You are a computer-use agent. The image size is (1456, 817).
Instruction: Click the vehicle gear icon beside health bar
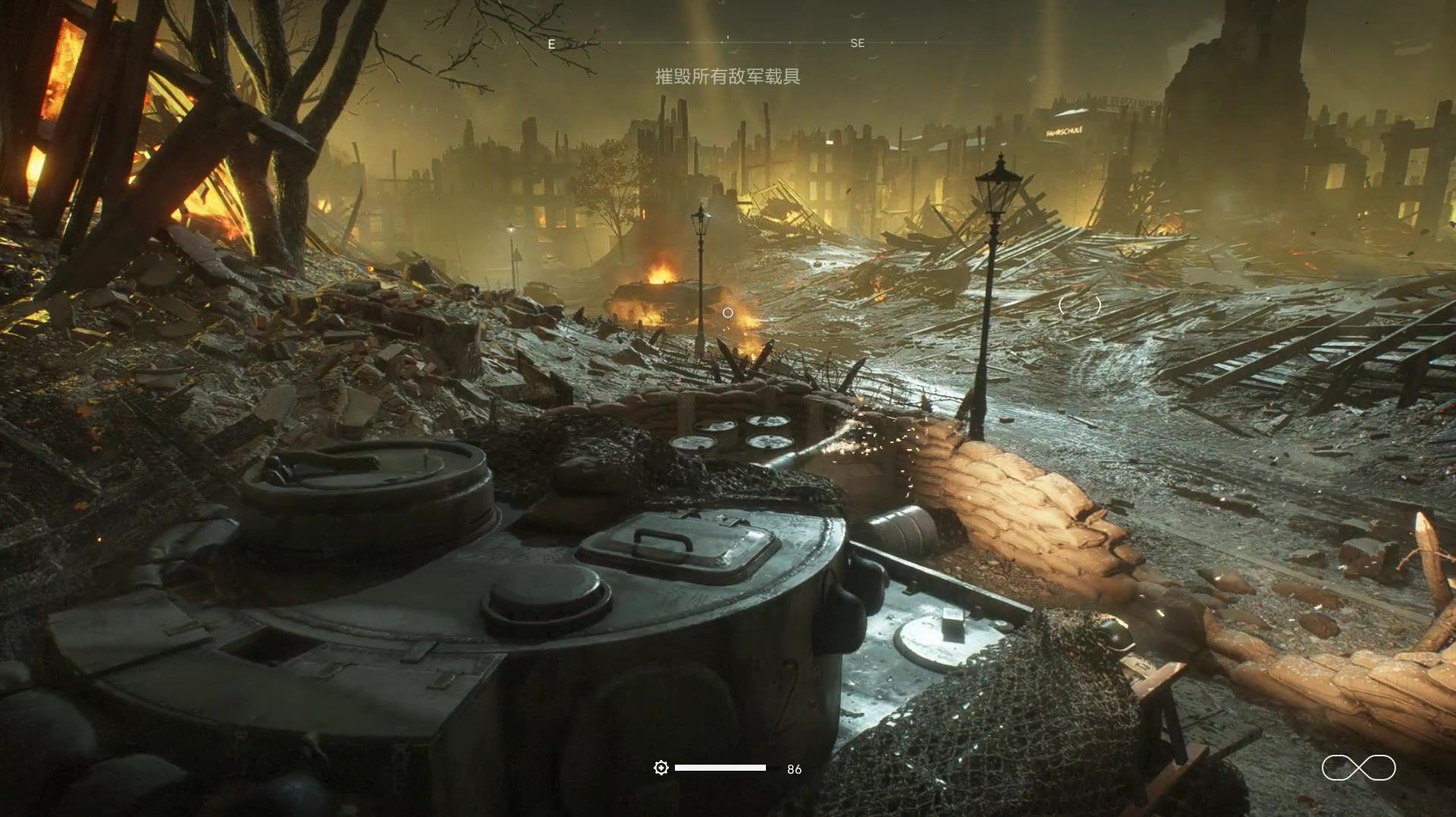tap(661, 768)
